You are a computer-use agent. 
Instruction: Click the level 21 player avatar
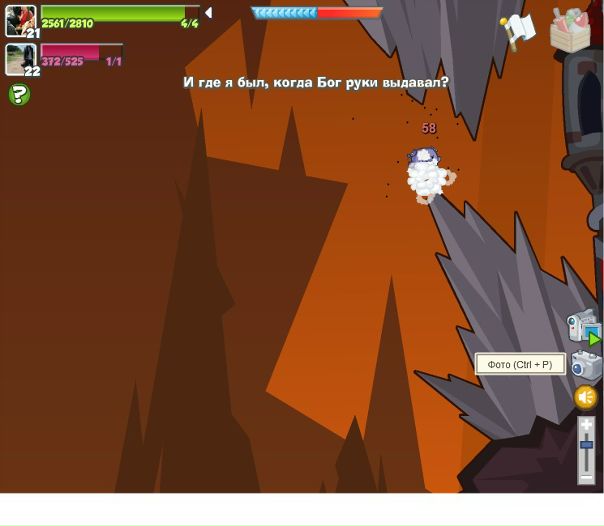(20, 21)
